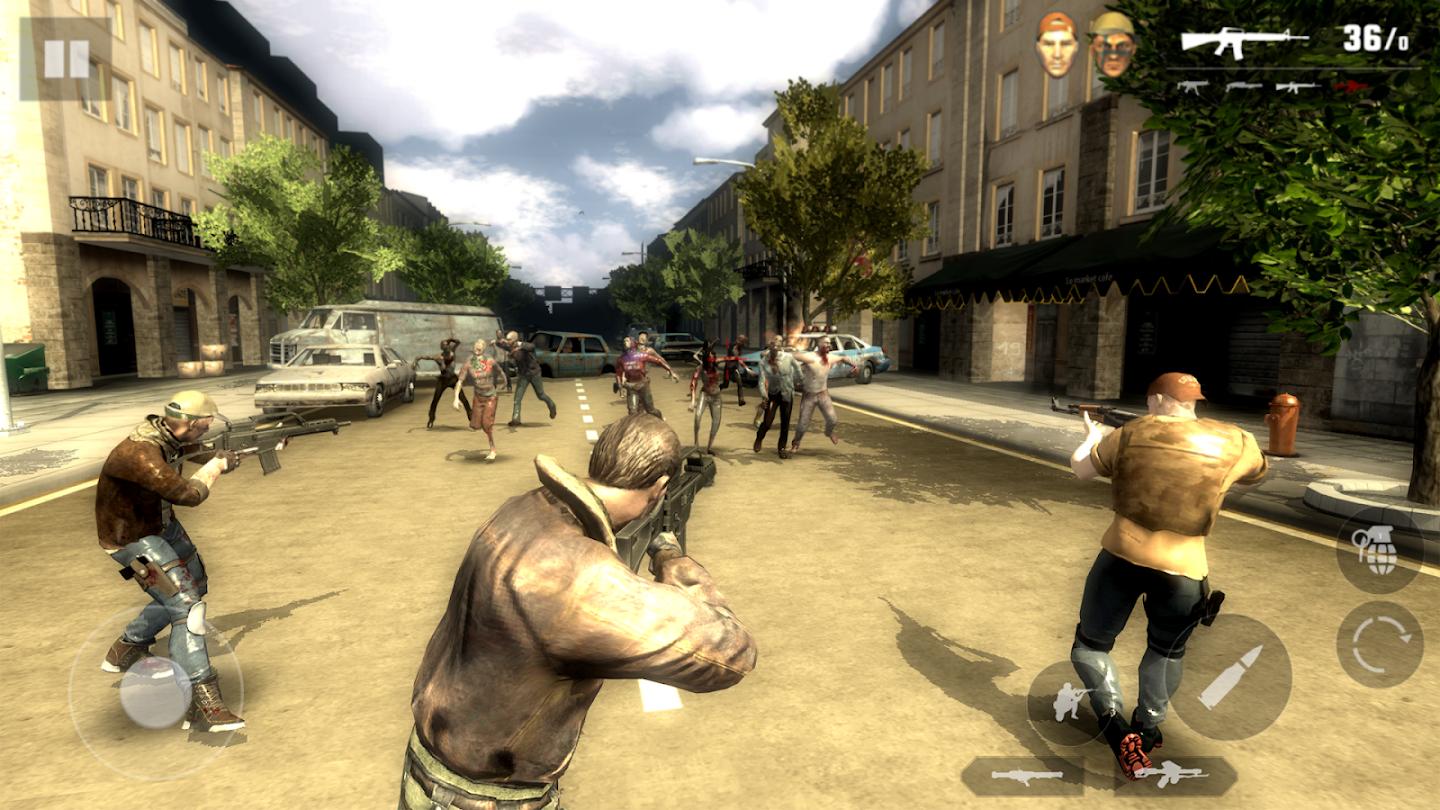Tap the large assault rifle weapon icon
1440x810 pixels.
1244,41
